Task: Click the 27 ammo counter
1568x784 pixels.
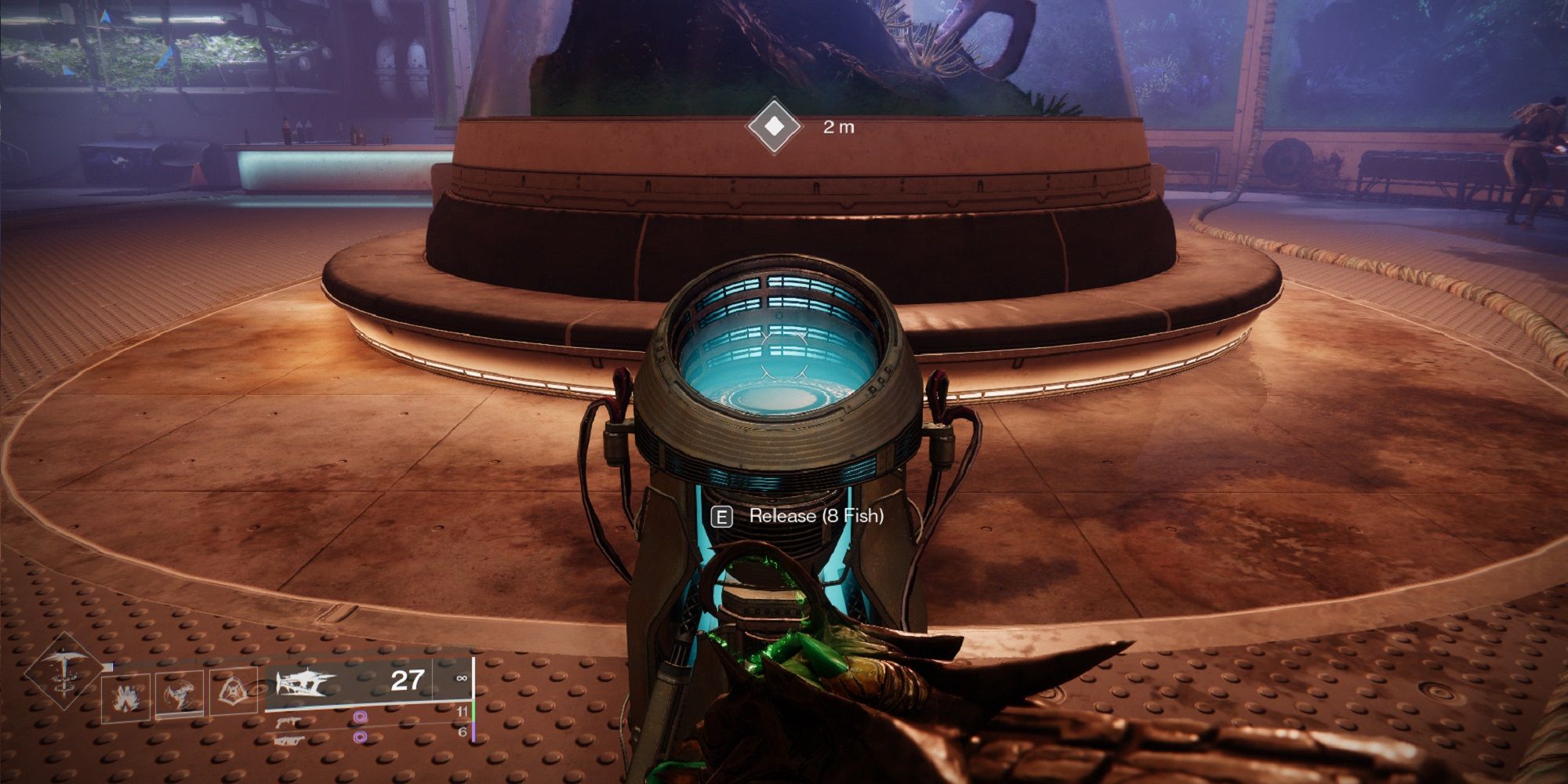Action: click(x=406, y=681)
